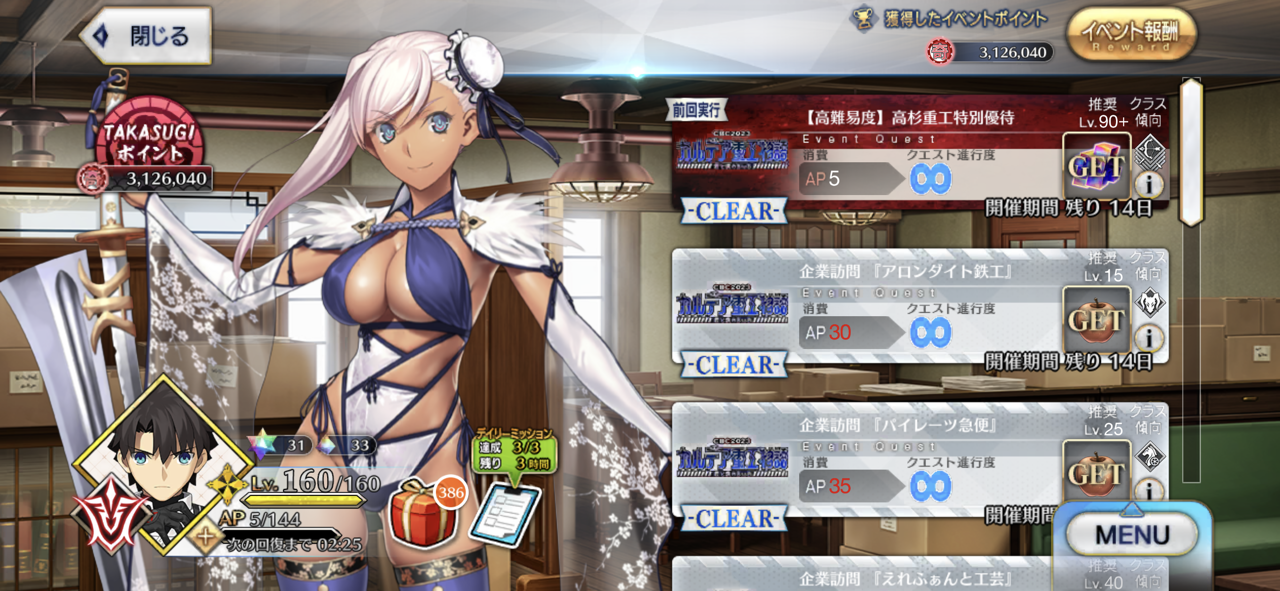Show info for the 高杉重工特別優待 quest

[1150, 184]
